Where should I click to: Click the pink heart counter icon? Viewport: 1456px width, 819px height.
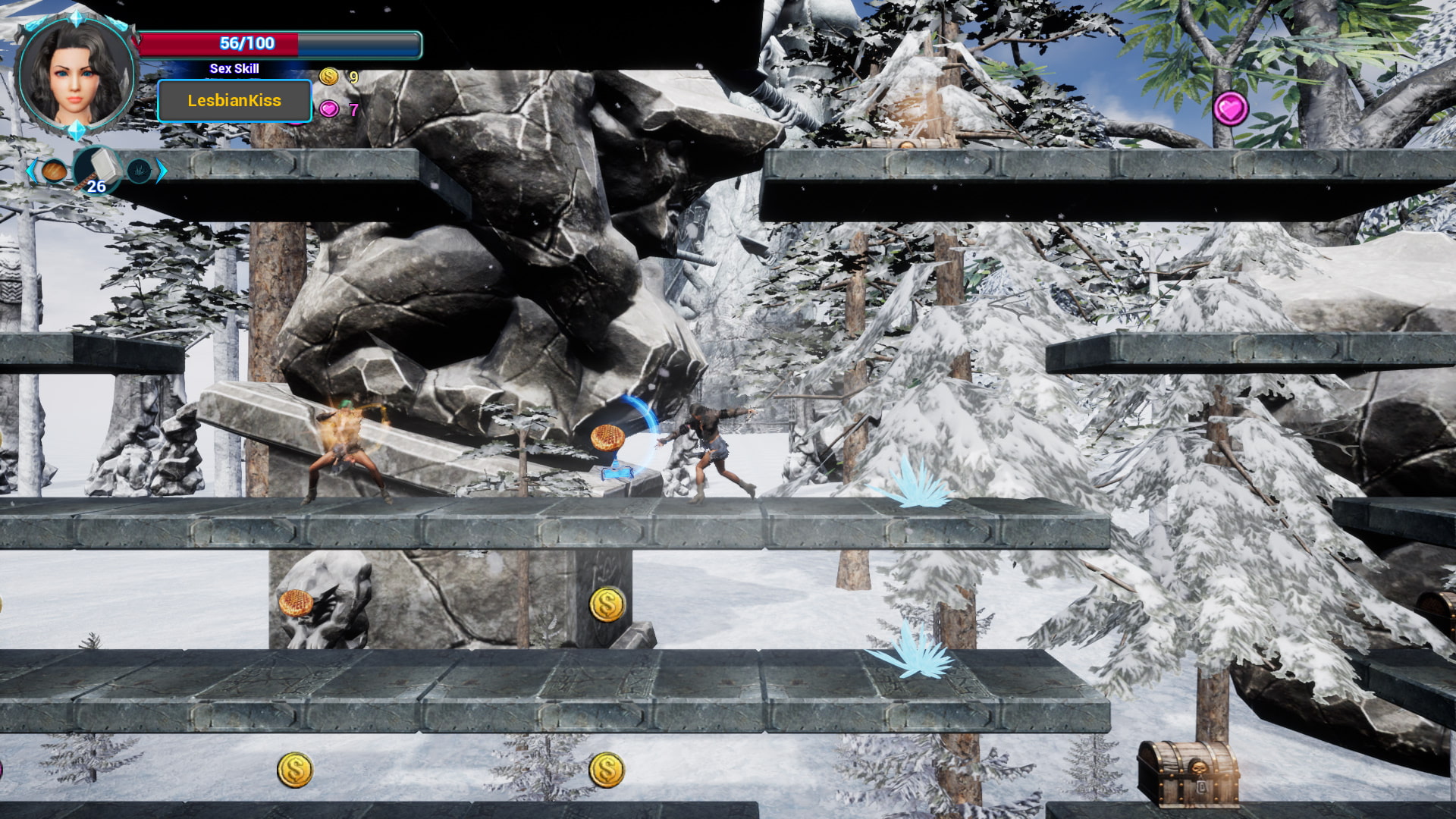coord(329,109)
